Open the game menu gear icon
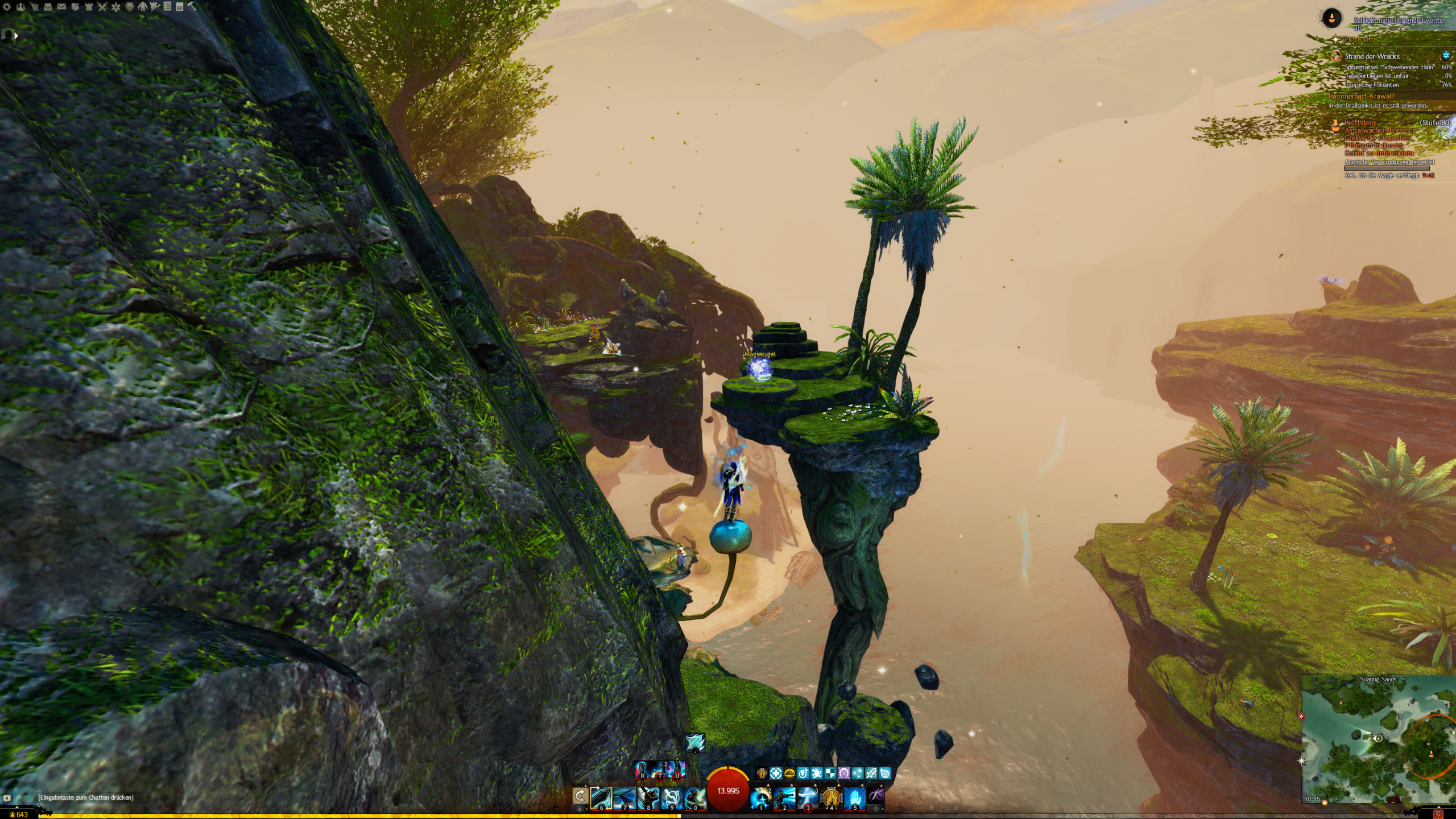This screenshot has width=1456, height=819. pyautogui.click(x=7, y=7)
